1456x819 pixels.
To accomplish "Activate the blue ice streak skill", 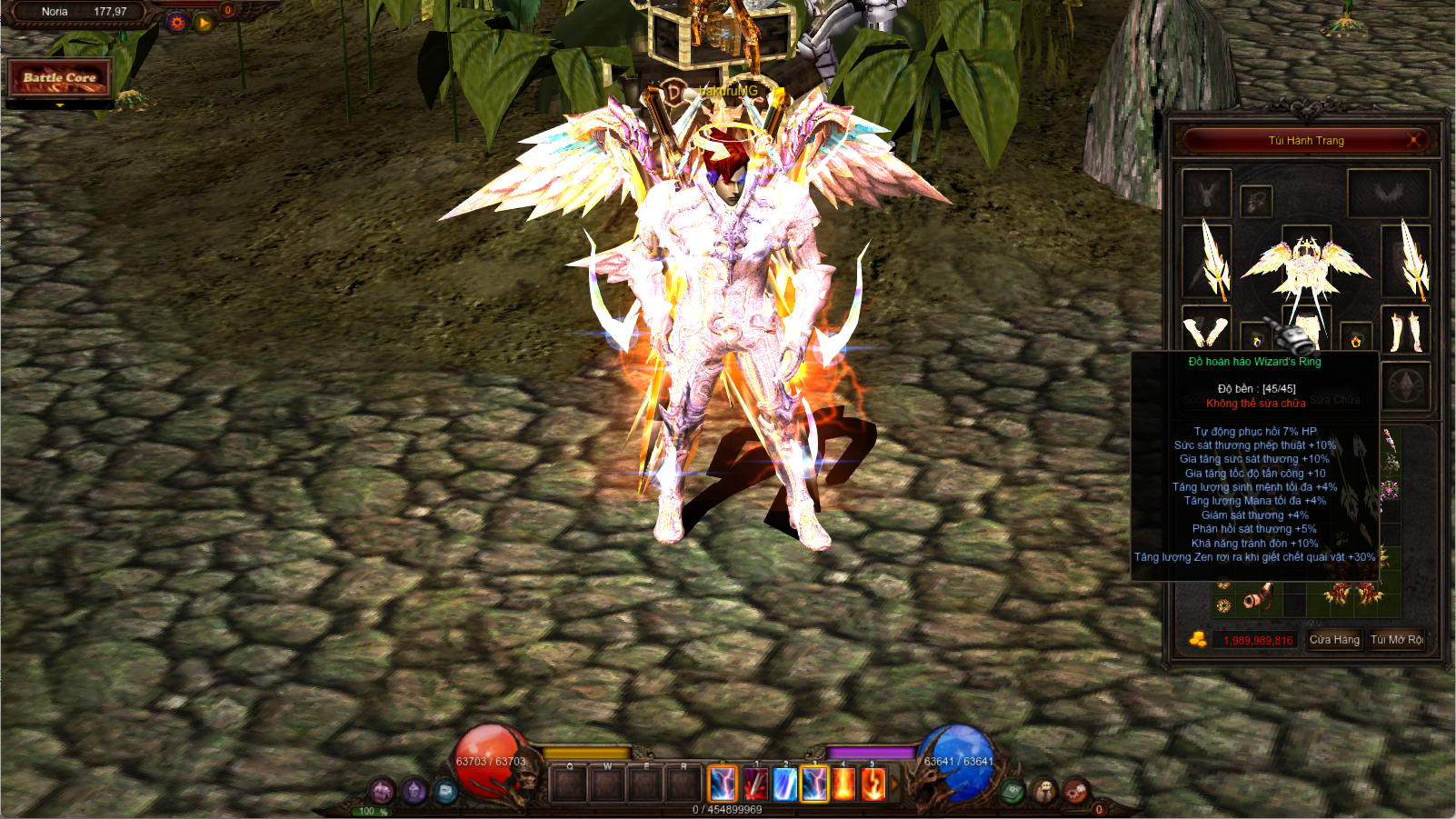I will [784, 784].
